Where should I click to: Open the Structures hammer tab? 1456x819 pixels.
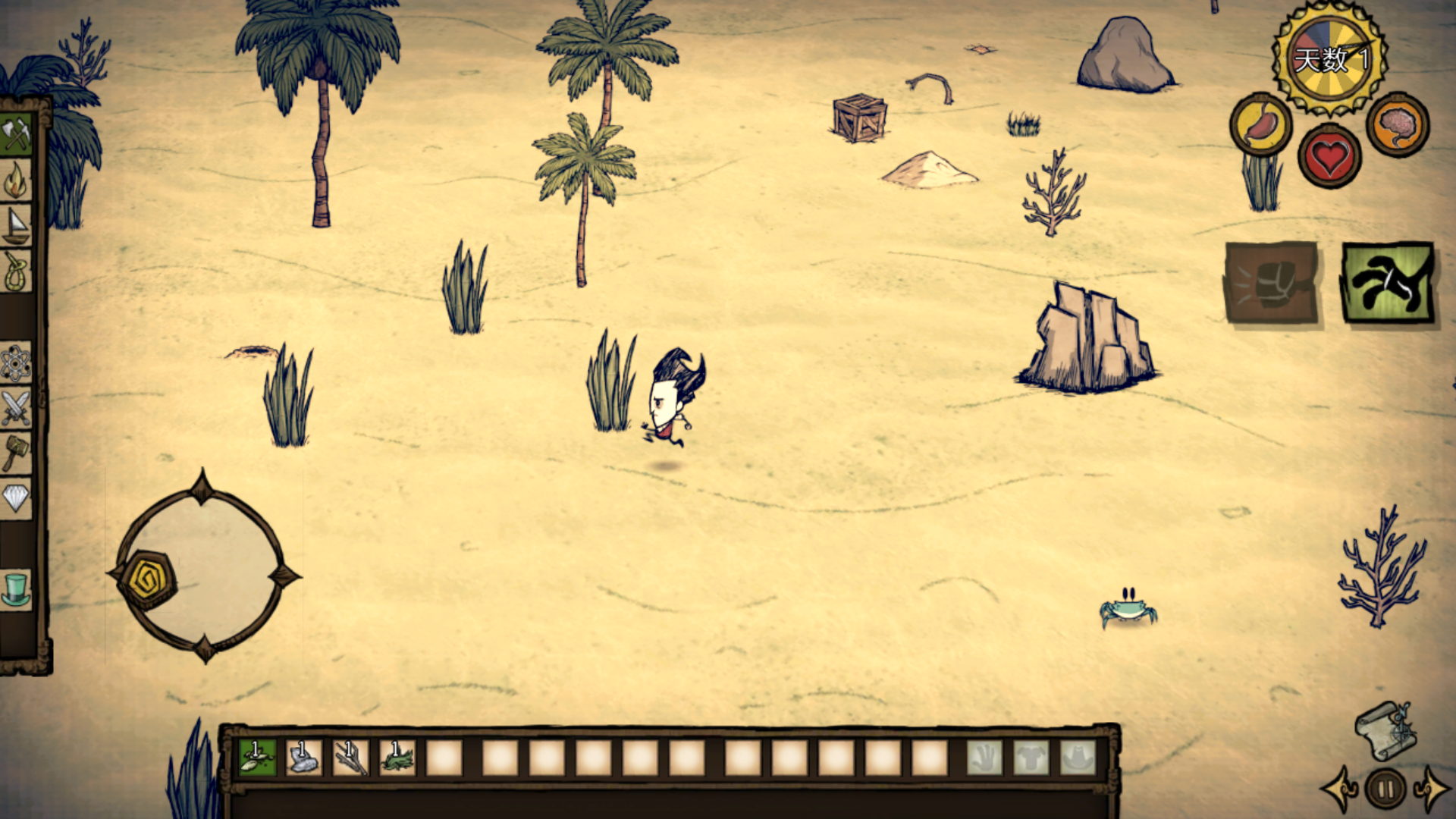tap(15, 453)
